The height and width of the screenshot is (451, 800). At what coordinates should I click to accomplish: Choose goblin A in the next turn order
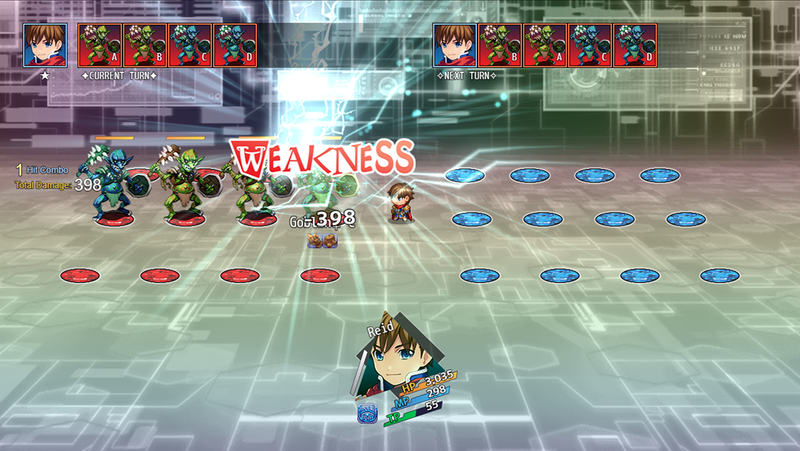(x=545, y=45)
